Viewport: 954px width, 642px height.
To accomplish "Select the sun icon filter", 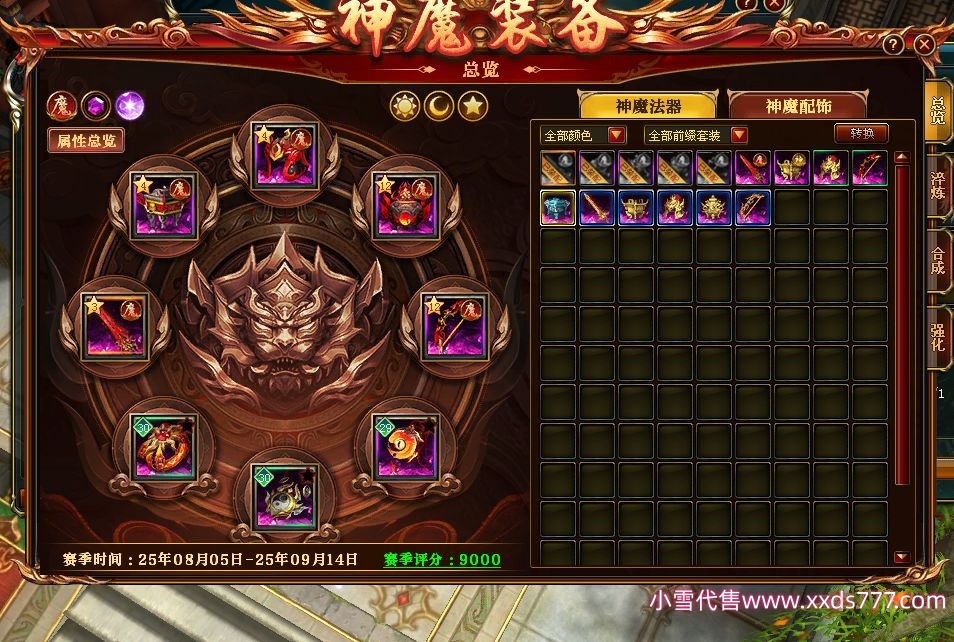I will coord(405,105).
